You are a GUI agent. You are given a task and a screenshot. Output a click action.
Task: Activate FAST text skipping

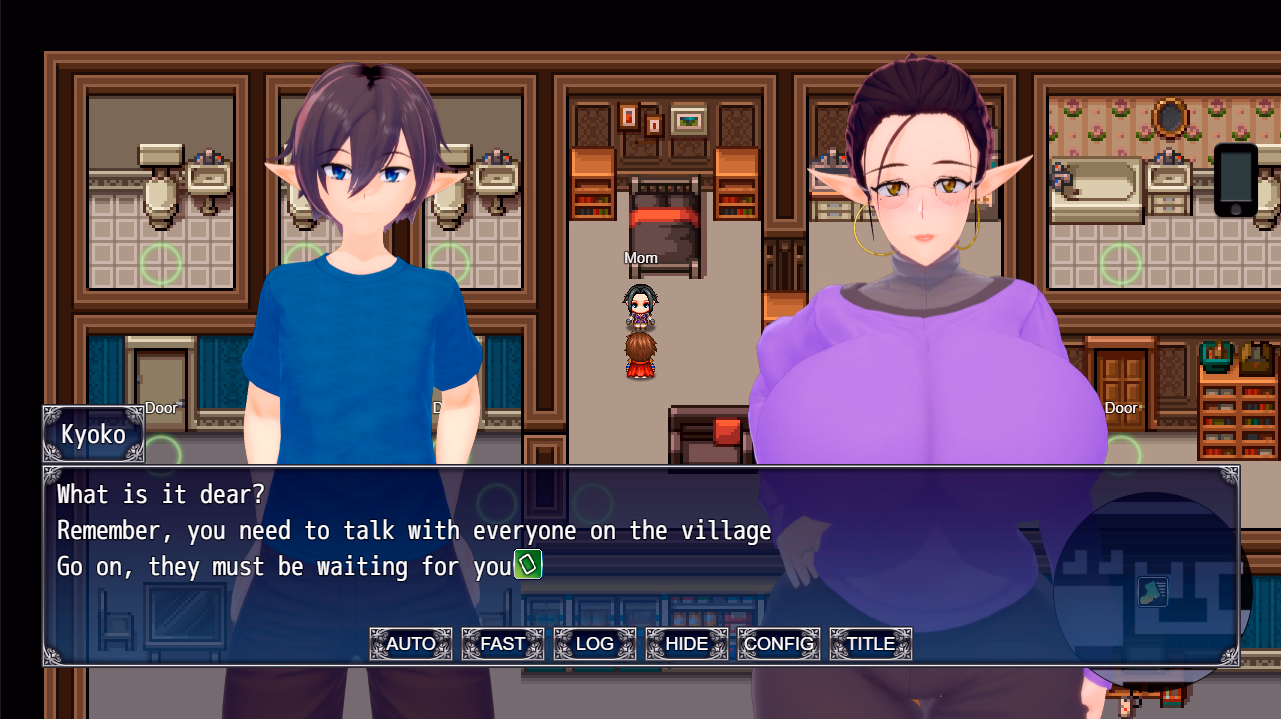pyautogui.click(x=503, y=644)
